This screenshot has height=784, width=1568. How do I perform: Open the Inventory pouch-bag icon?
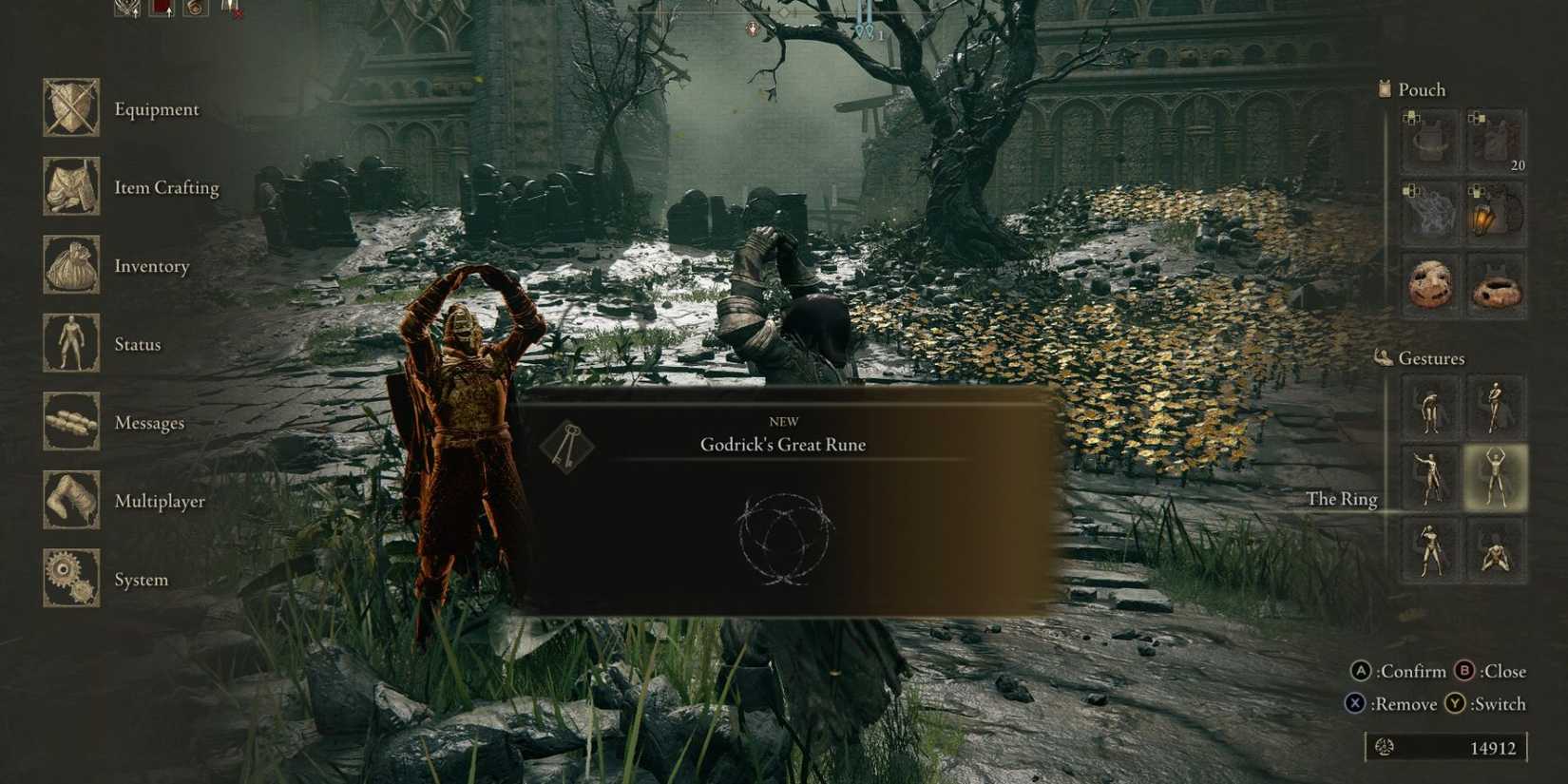click(x=71, y=266)
